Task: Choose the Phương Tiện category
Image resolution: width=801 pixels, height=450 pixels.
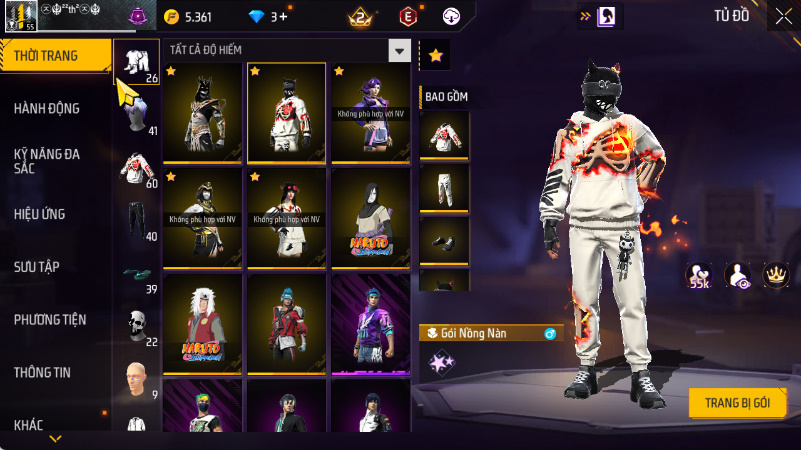Action: click(x=50, y=320)
